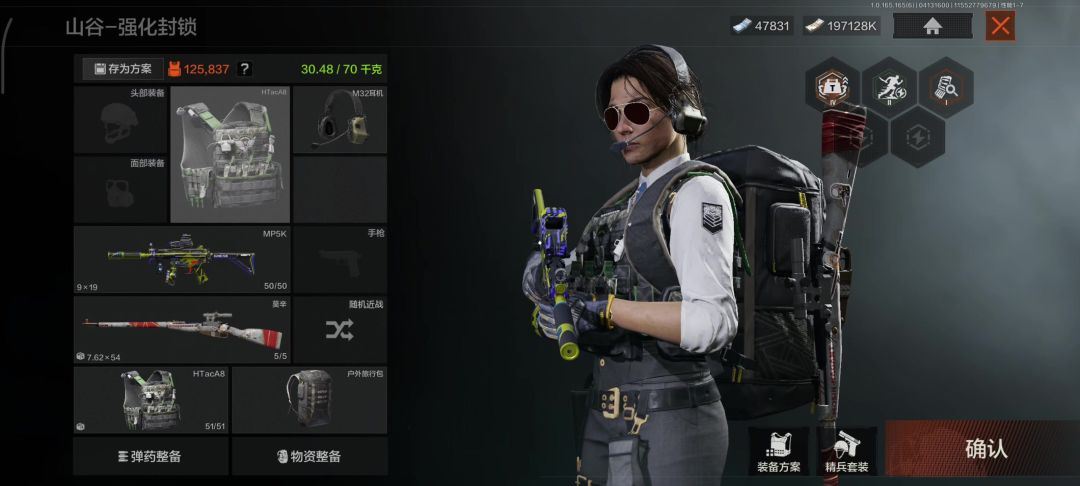
Task: Open the elite soldier set button 精兵套装
Action: click(846, 452)
